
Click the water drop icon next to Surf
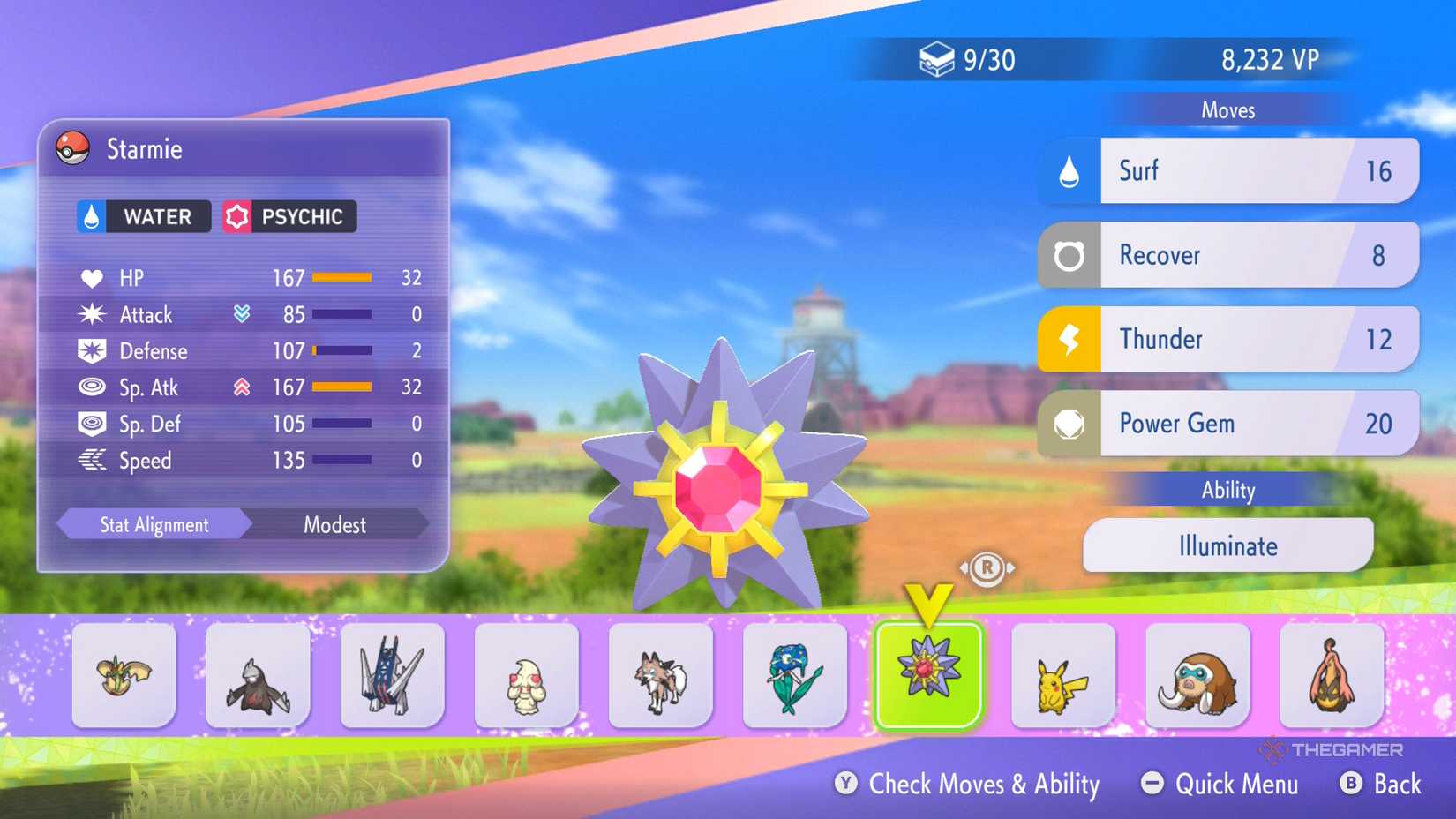pyautogui.click(x=1070, y=170)
